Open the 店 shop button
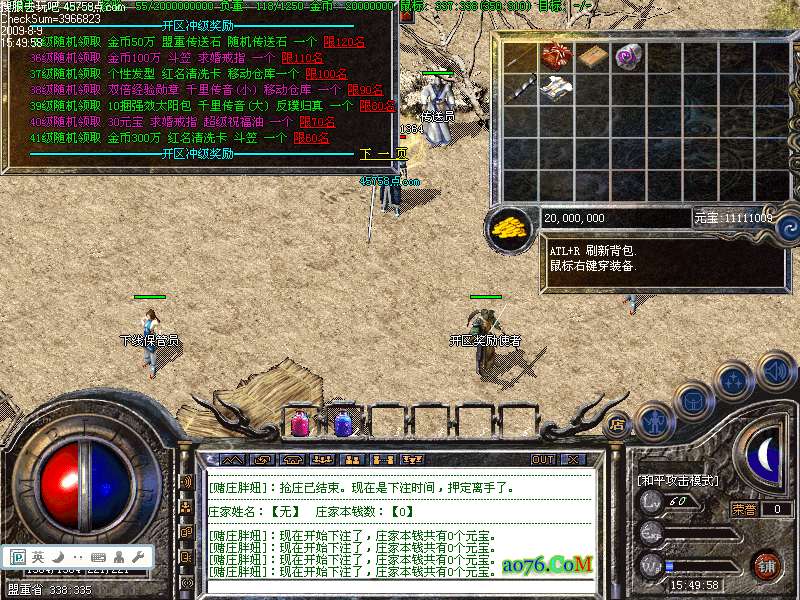Screen dimensions: 800x600 [617, 423]
